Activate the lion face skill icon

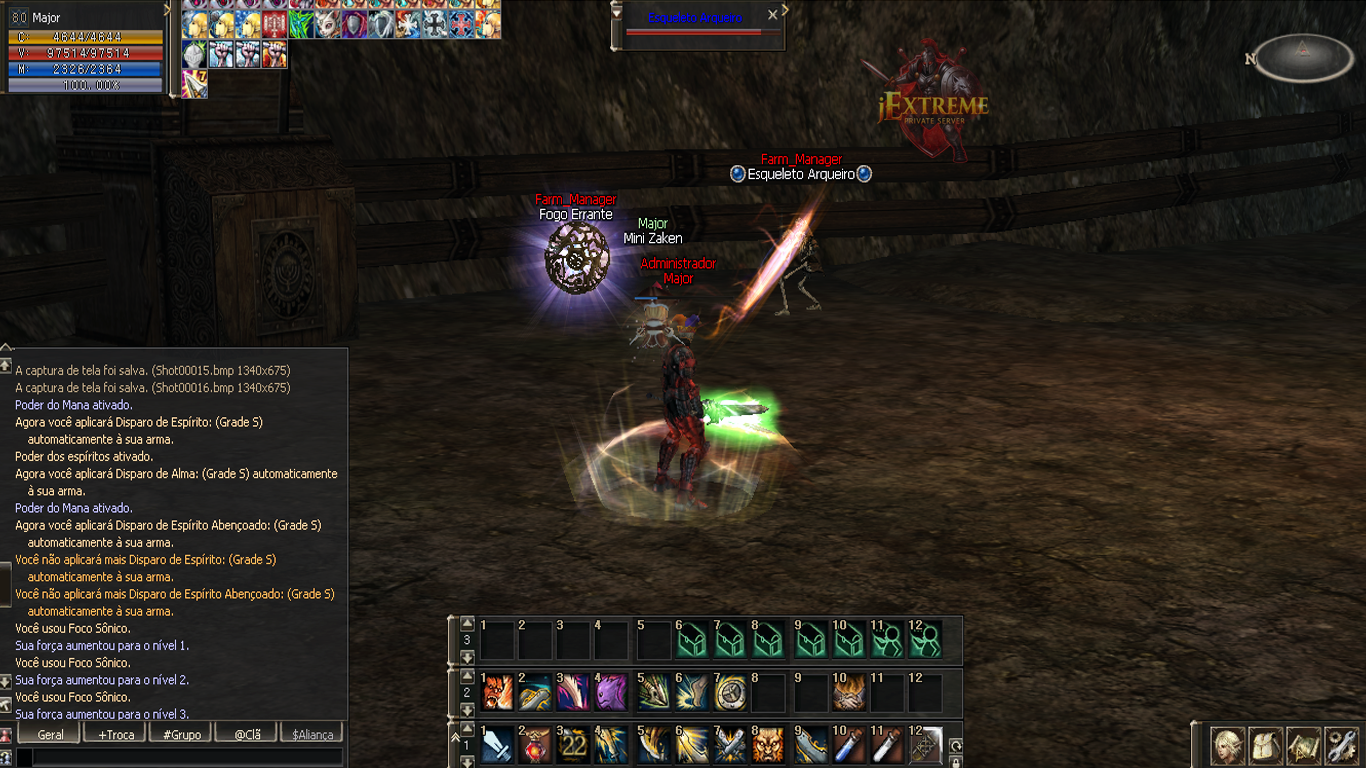[x=768, y=744]
